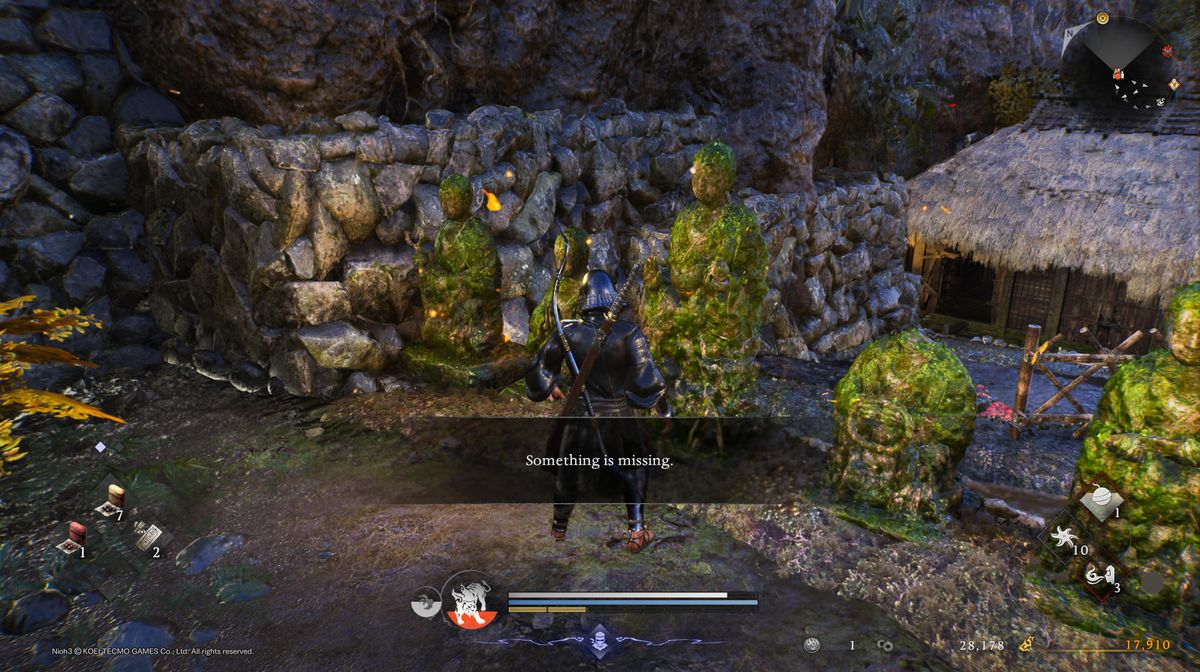Activate the wind gust ninjutsu slot

(x=1098, y=575)
